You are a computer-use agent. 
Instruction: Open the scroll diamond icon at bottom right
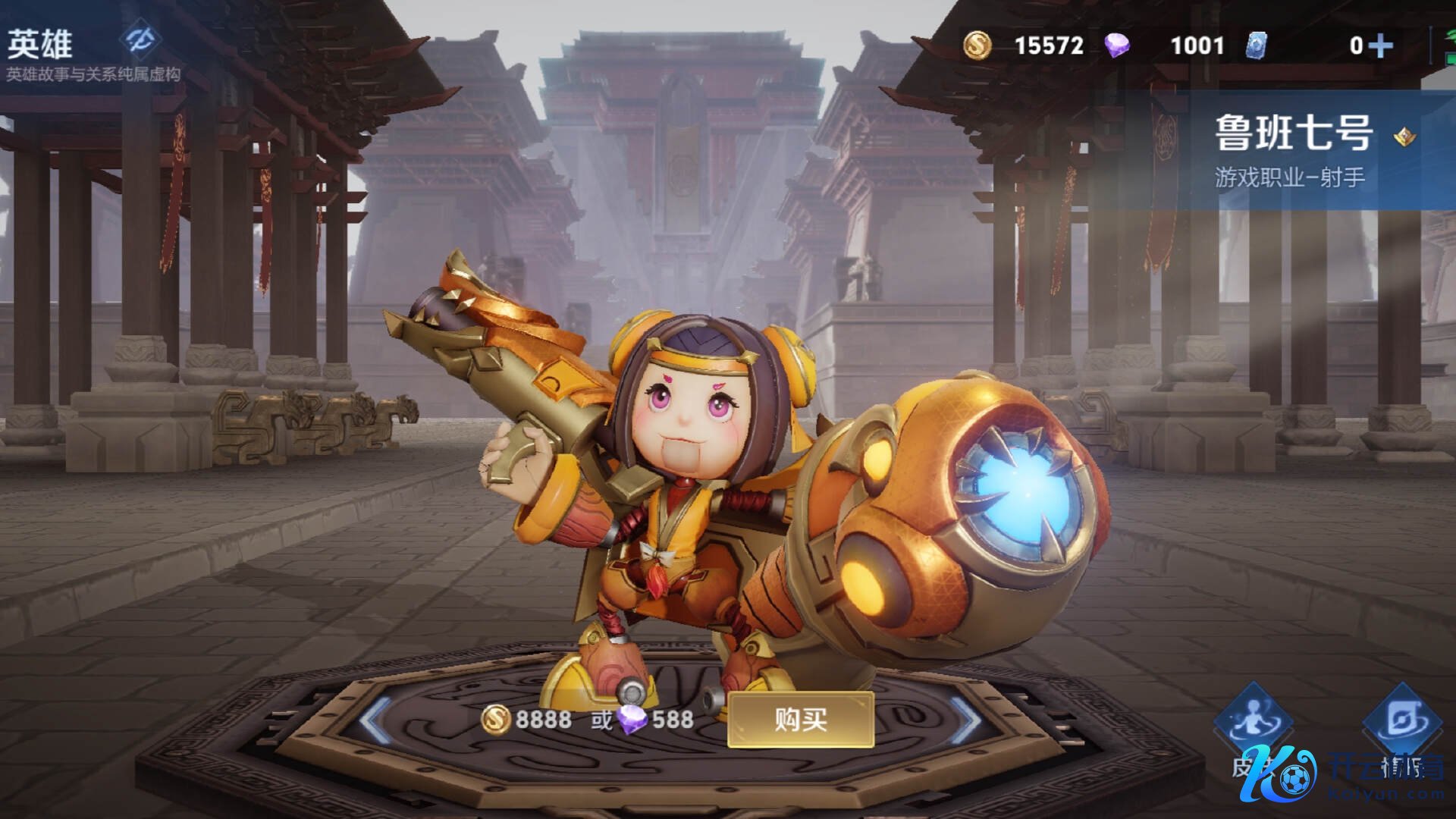pos(1402,720)
